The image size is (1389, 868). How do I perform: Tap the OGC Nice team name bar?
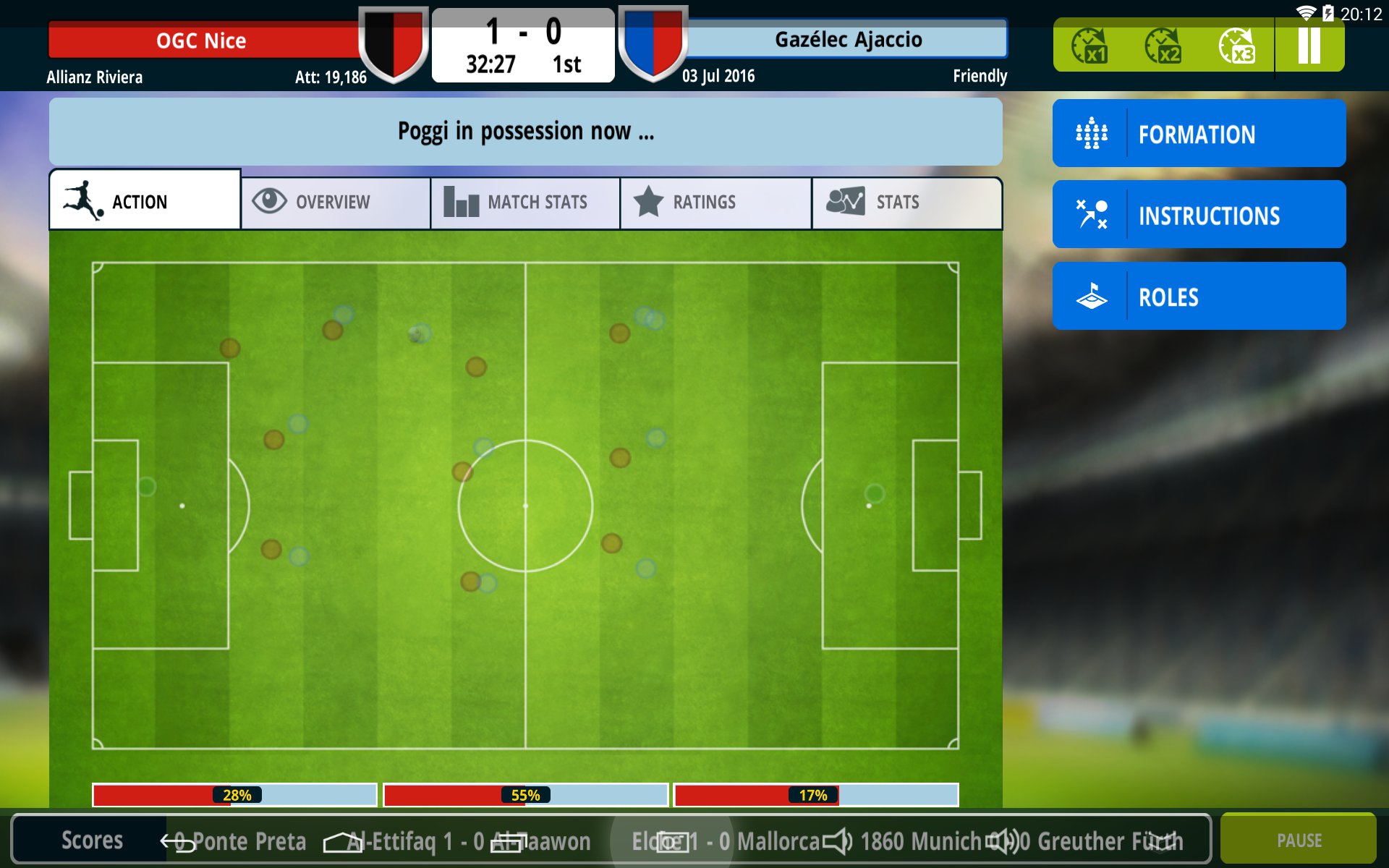[x=203, y=41]
